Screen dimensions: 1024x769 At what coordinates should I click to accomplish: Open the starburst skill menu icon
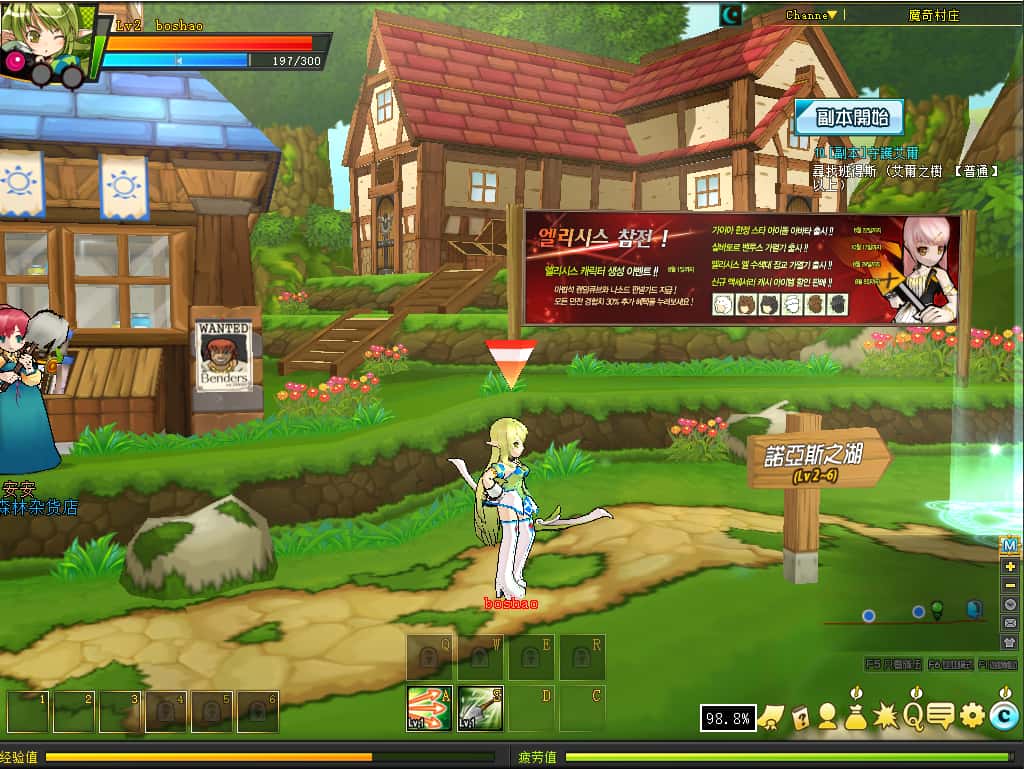pos(885,715)
